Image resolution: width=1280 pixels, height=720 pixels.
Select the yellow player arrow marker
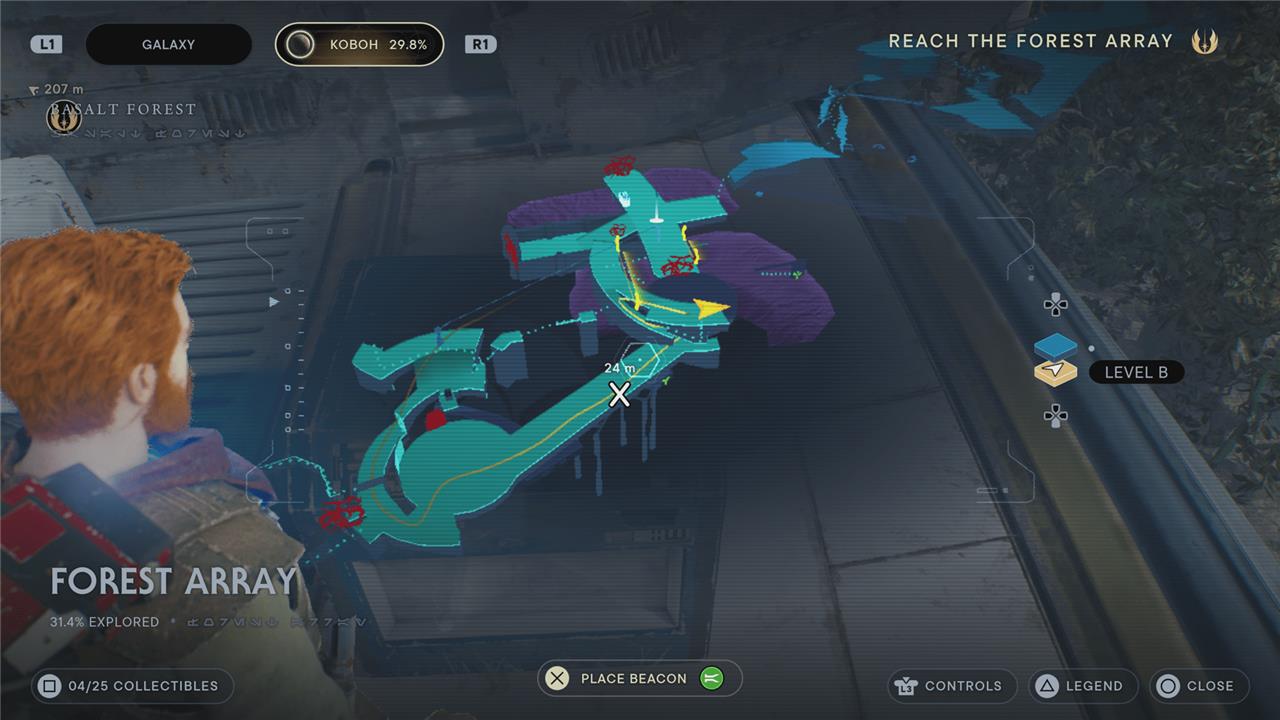pos(712,309)
